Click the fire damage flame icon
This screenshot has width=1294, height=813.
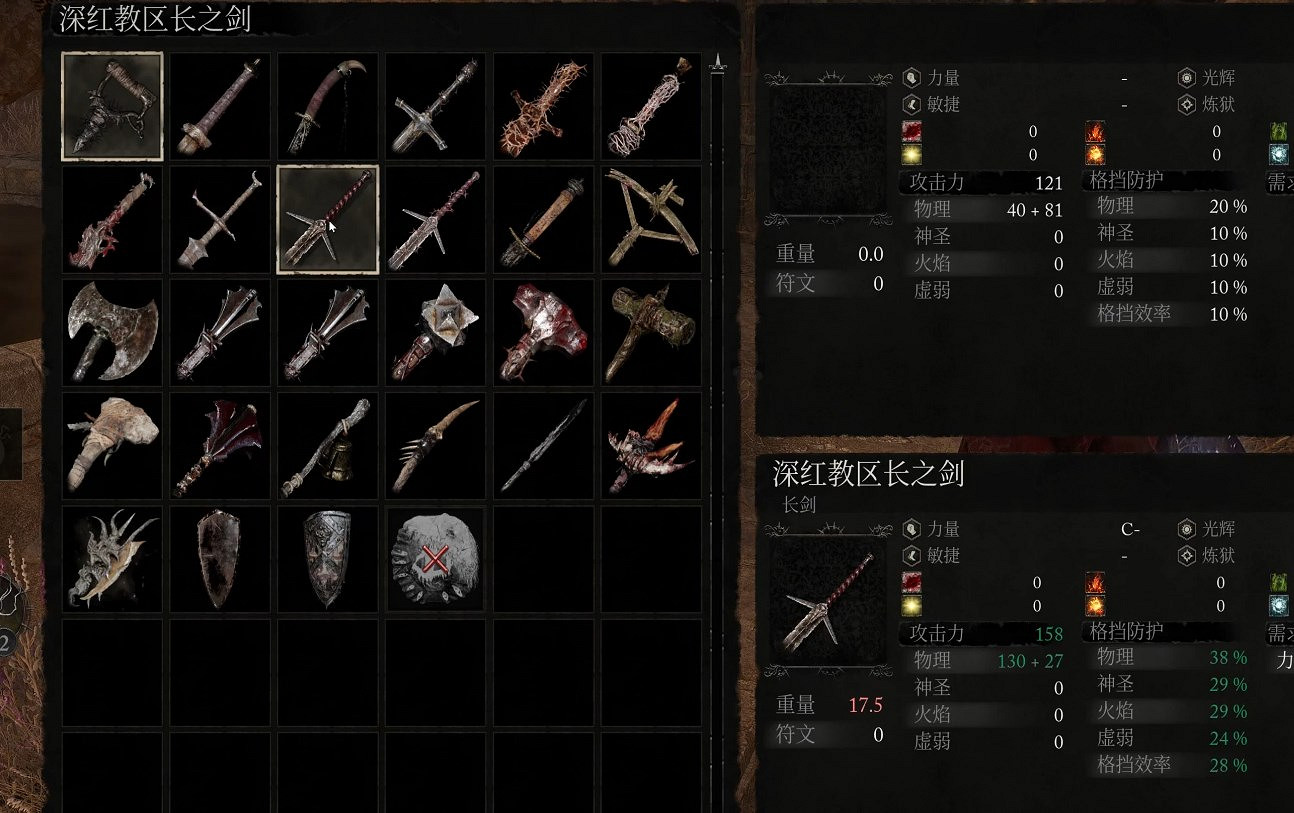[1096, 131]
